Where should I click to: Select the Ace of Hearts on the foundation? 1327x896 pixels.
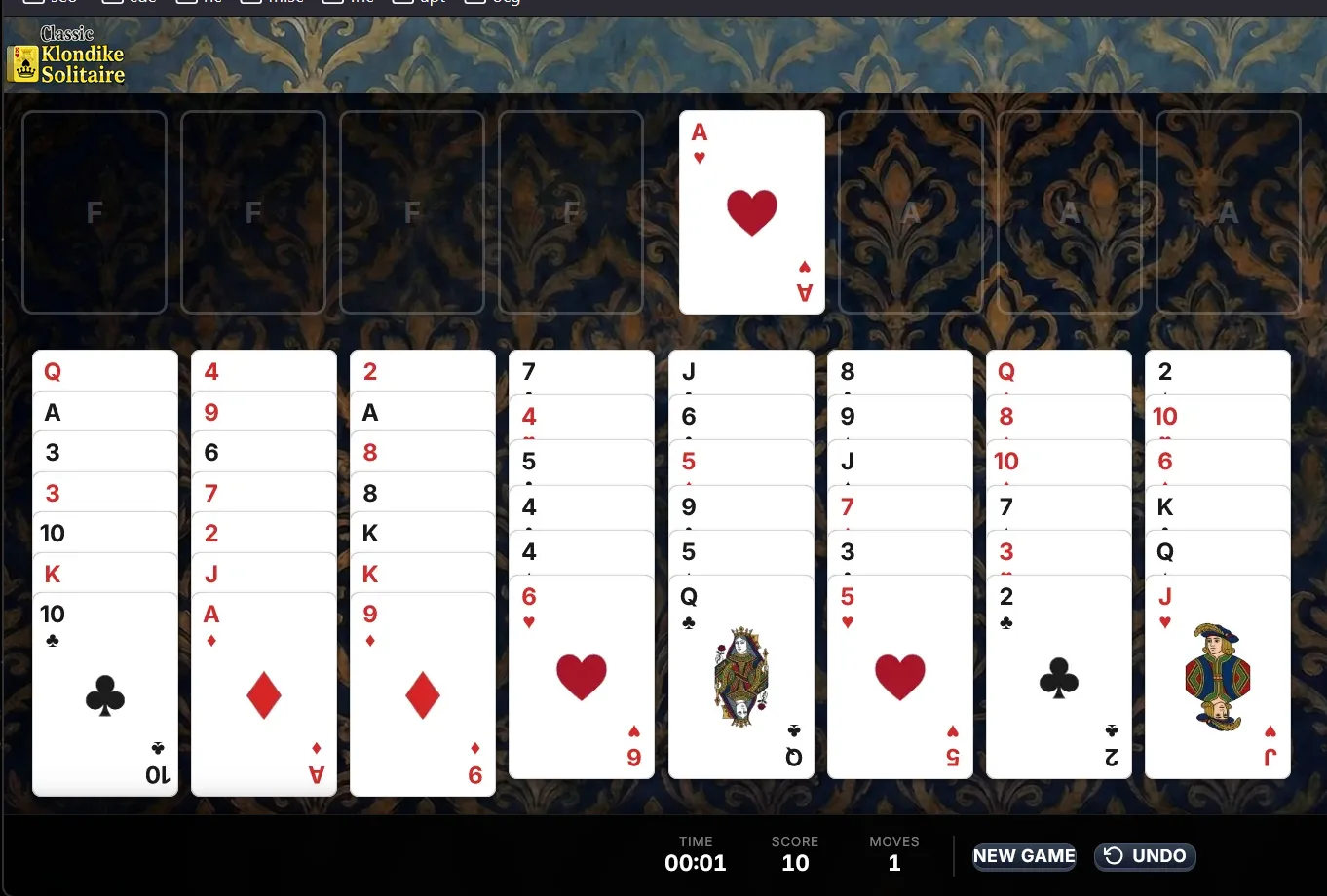(x=751, y=211)
